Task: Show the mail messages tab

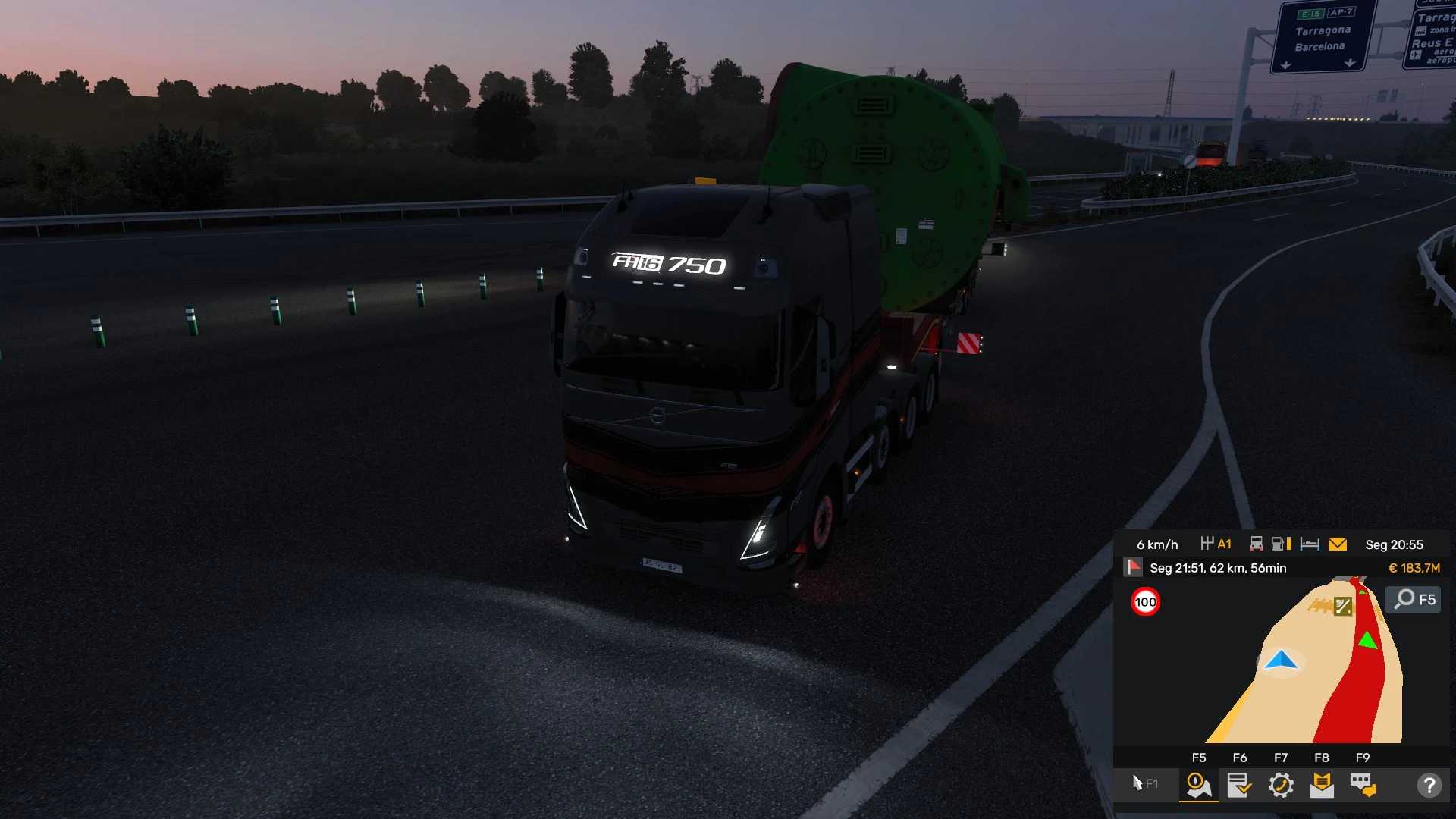Action: pos(1322,785)
